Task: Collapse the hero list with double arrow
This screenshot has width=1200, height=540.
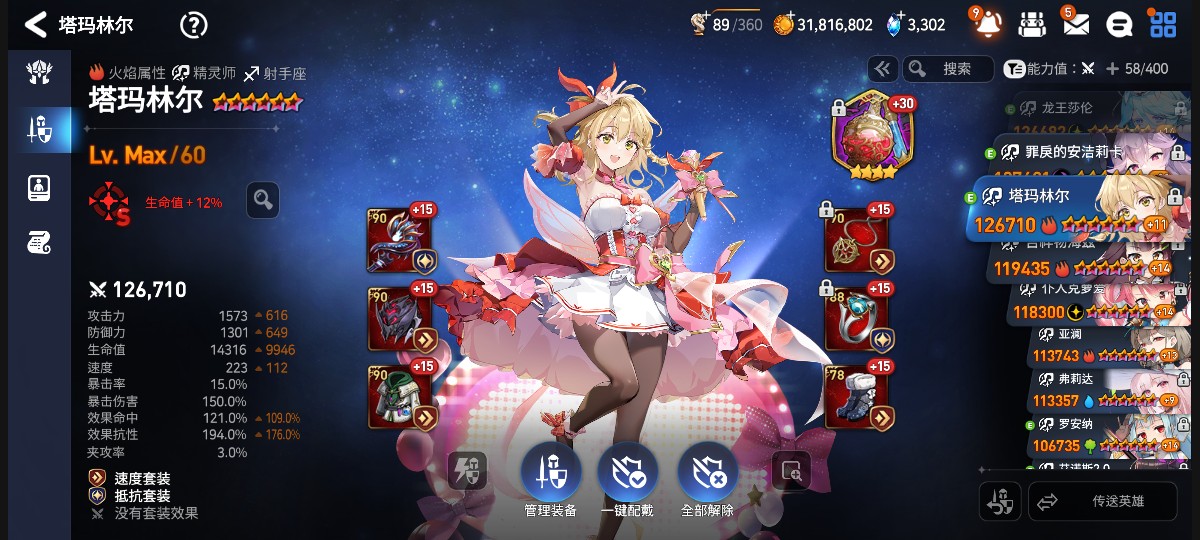Action: 882,69
